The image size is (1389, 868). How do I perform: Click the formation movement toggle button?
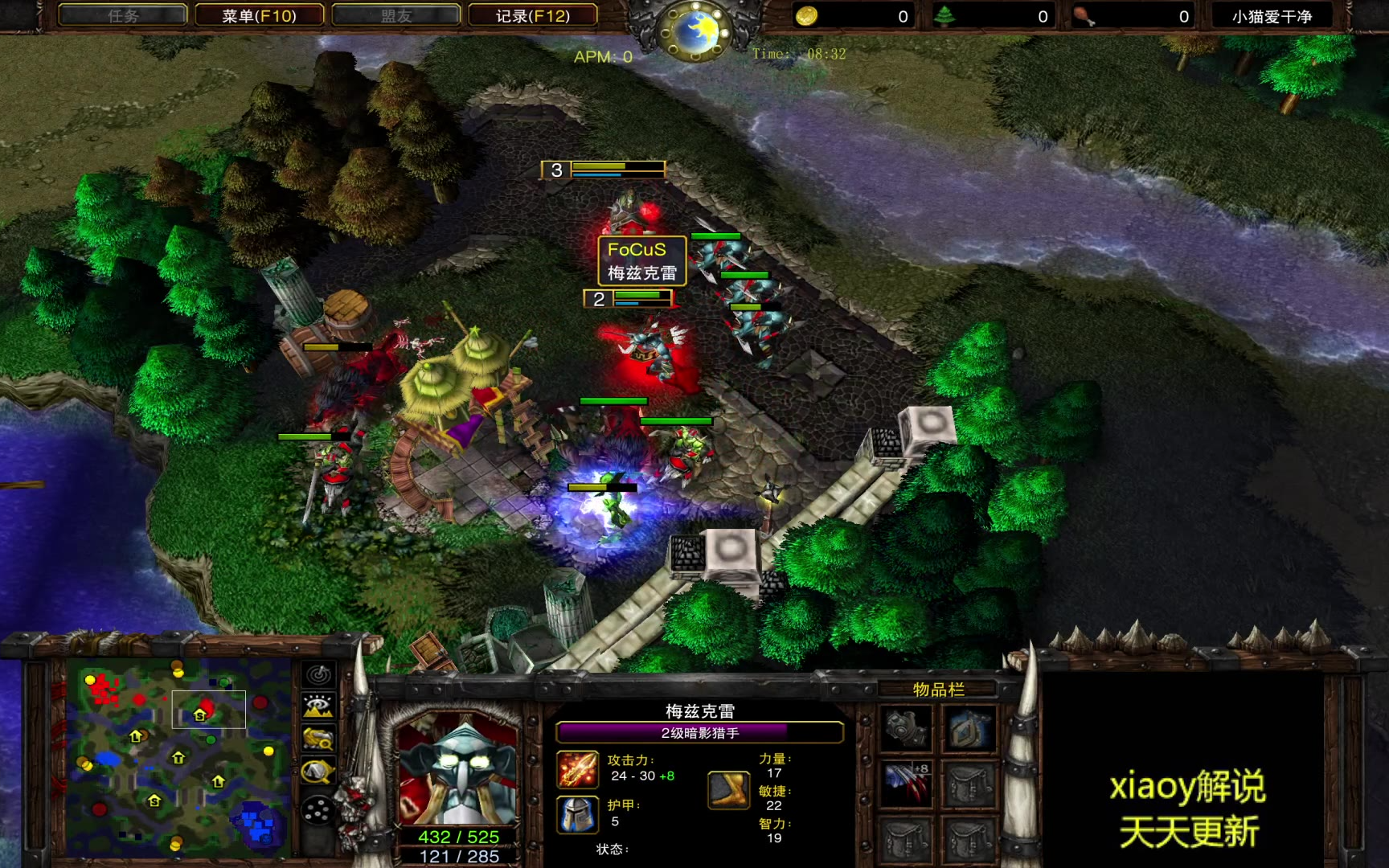point(318,811)
